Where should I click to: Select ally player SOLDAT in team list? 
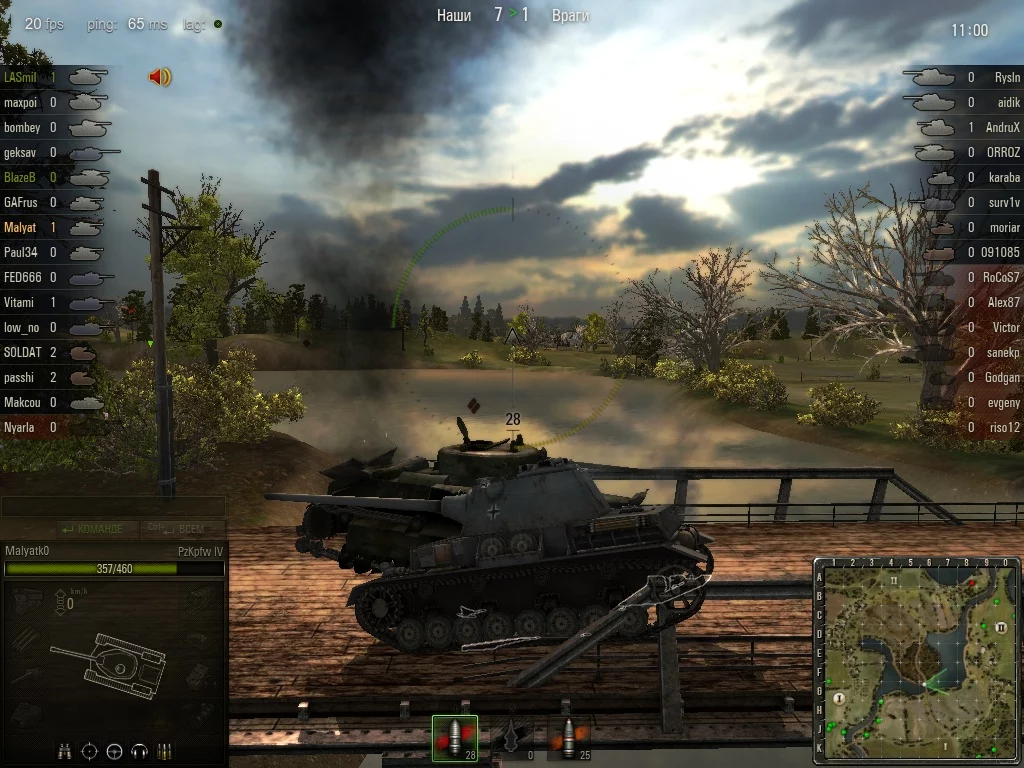click(21, 353)
